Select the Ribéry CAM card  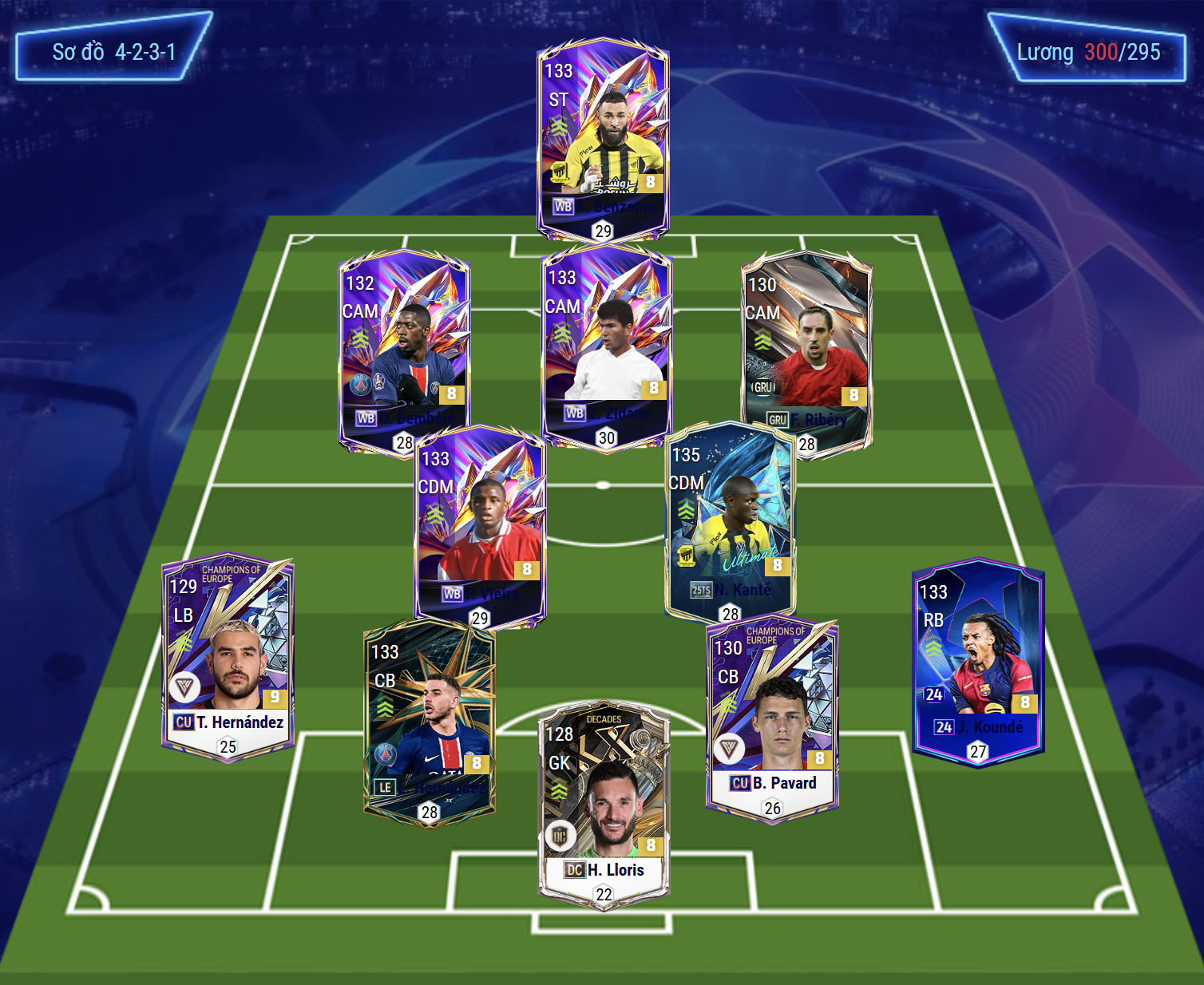806,351
